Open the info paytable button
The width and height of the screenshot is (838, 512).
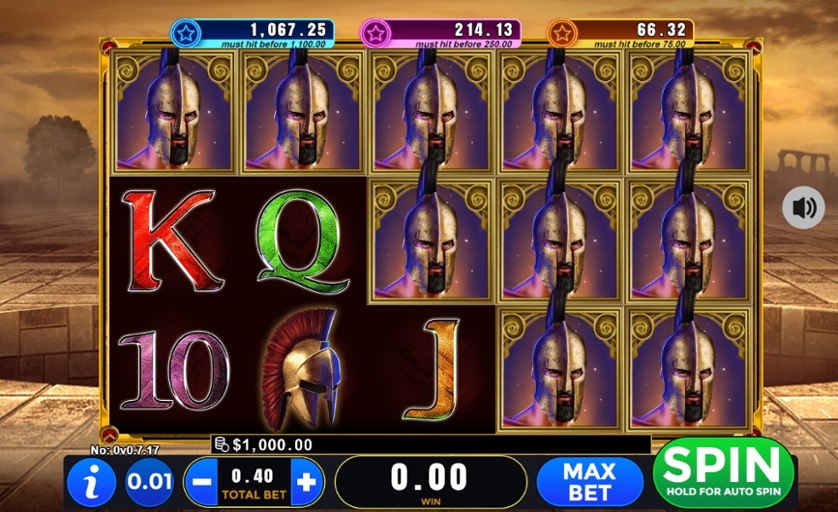(93, 483)
